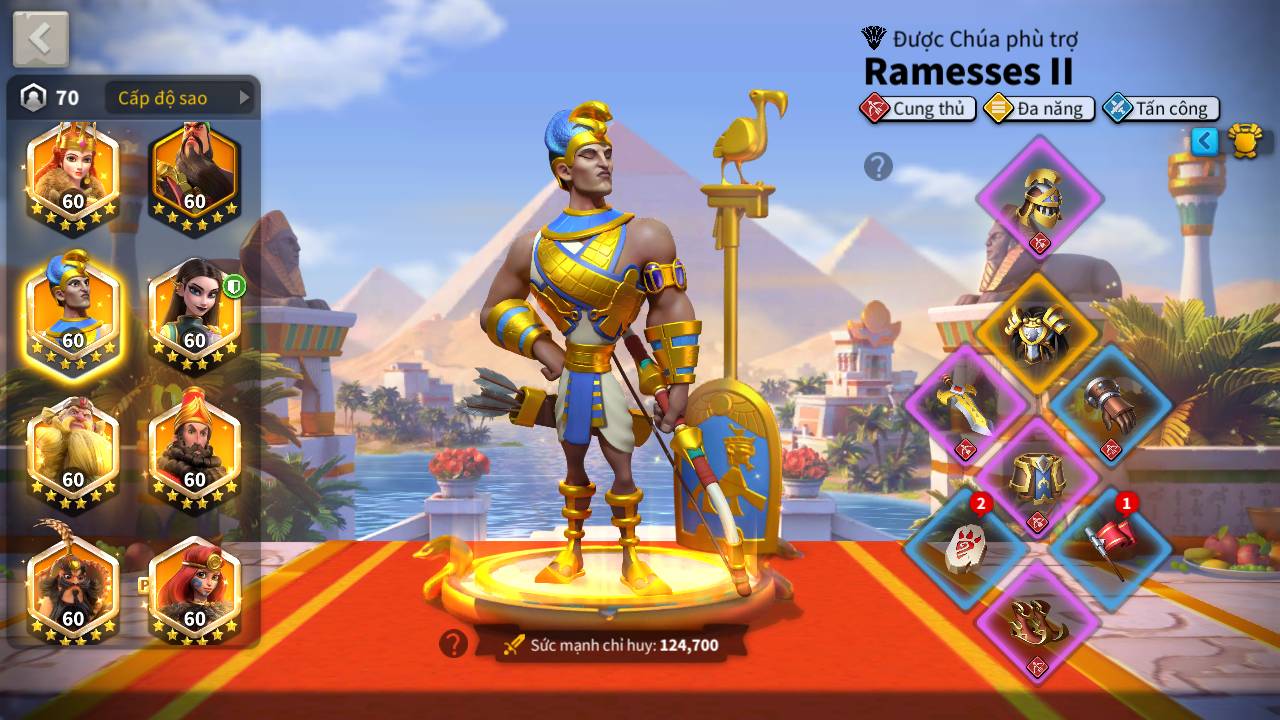Select the Ramesses II commander portrait
Image resolution: width=1280 pixels, height=720 pixels.
pos(73,310)
